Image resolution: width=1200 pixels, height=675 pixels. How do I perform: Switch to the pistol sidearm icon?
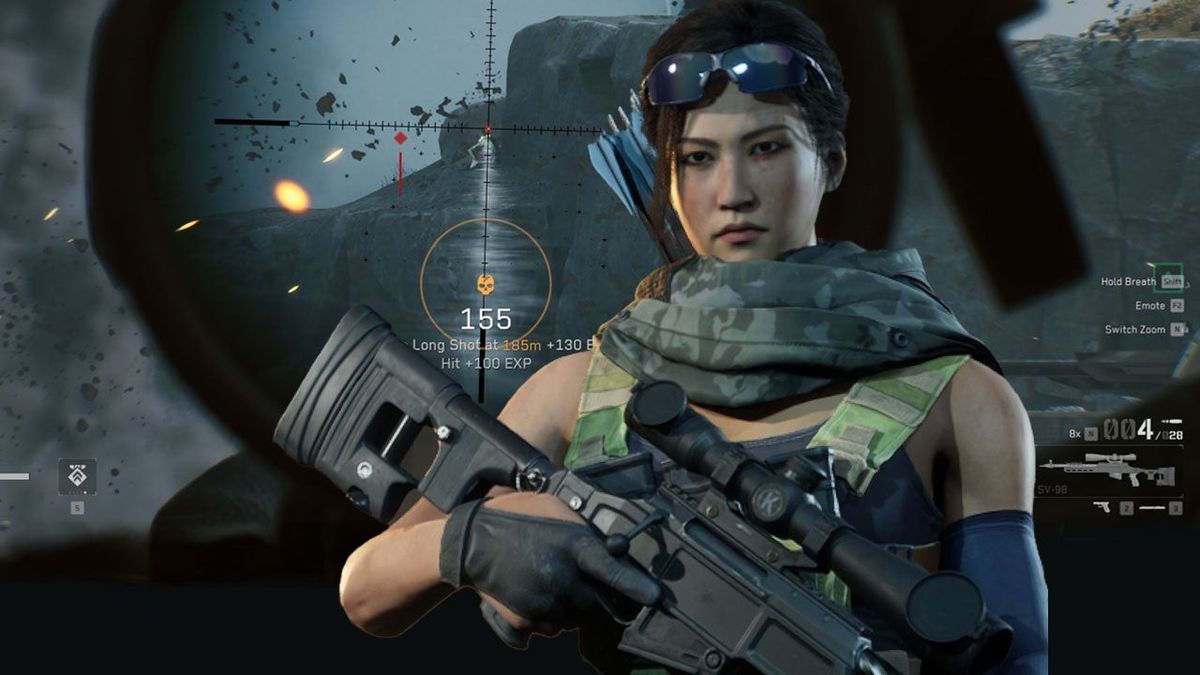tap(1101, 507)
